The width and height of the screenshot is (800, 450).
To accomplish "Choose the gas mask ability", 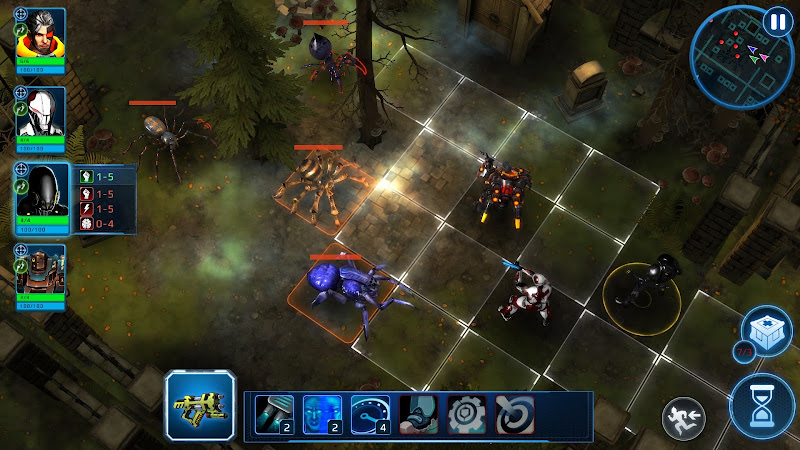I will pos(418,412).
